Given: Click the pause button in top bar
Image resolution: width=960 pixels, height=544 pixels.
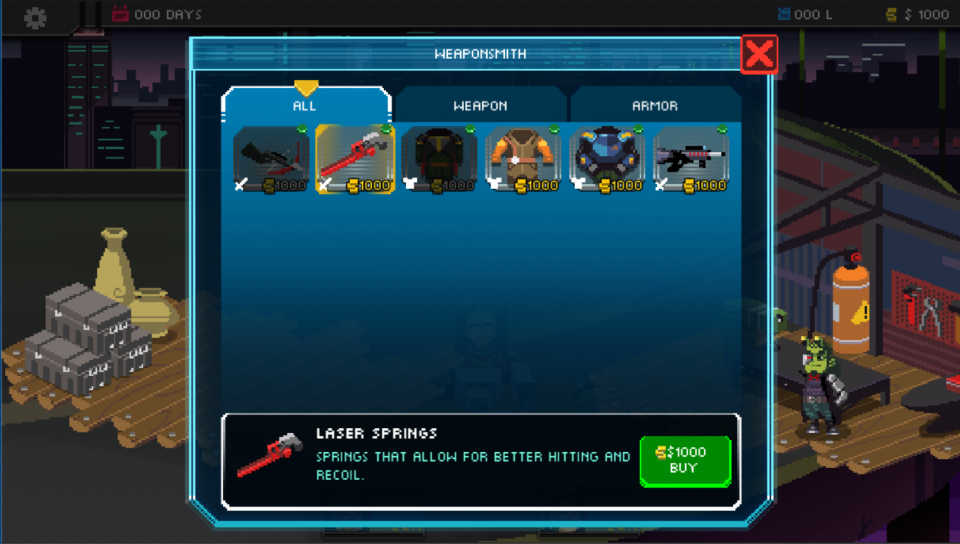Looking at the screenshot, I should (x=90, y=14).
